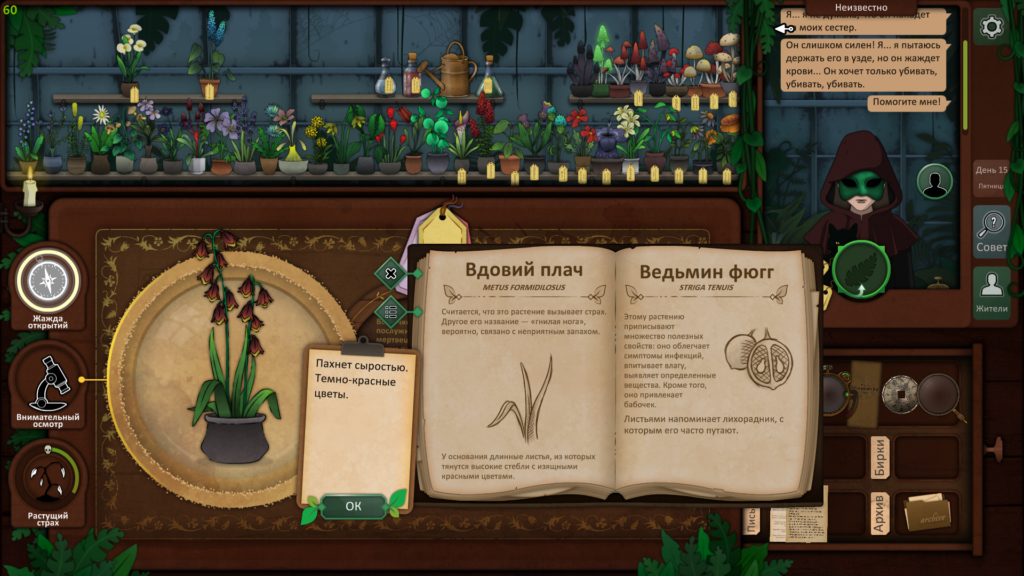The image size is (1024, 576).
Task: Close the plant book with the X button
Action: point(391,273)
